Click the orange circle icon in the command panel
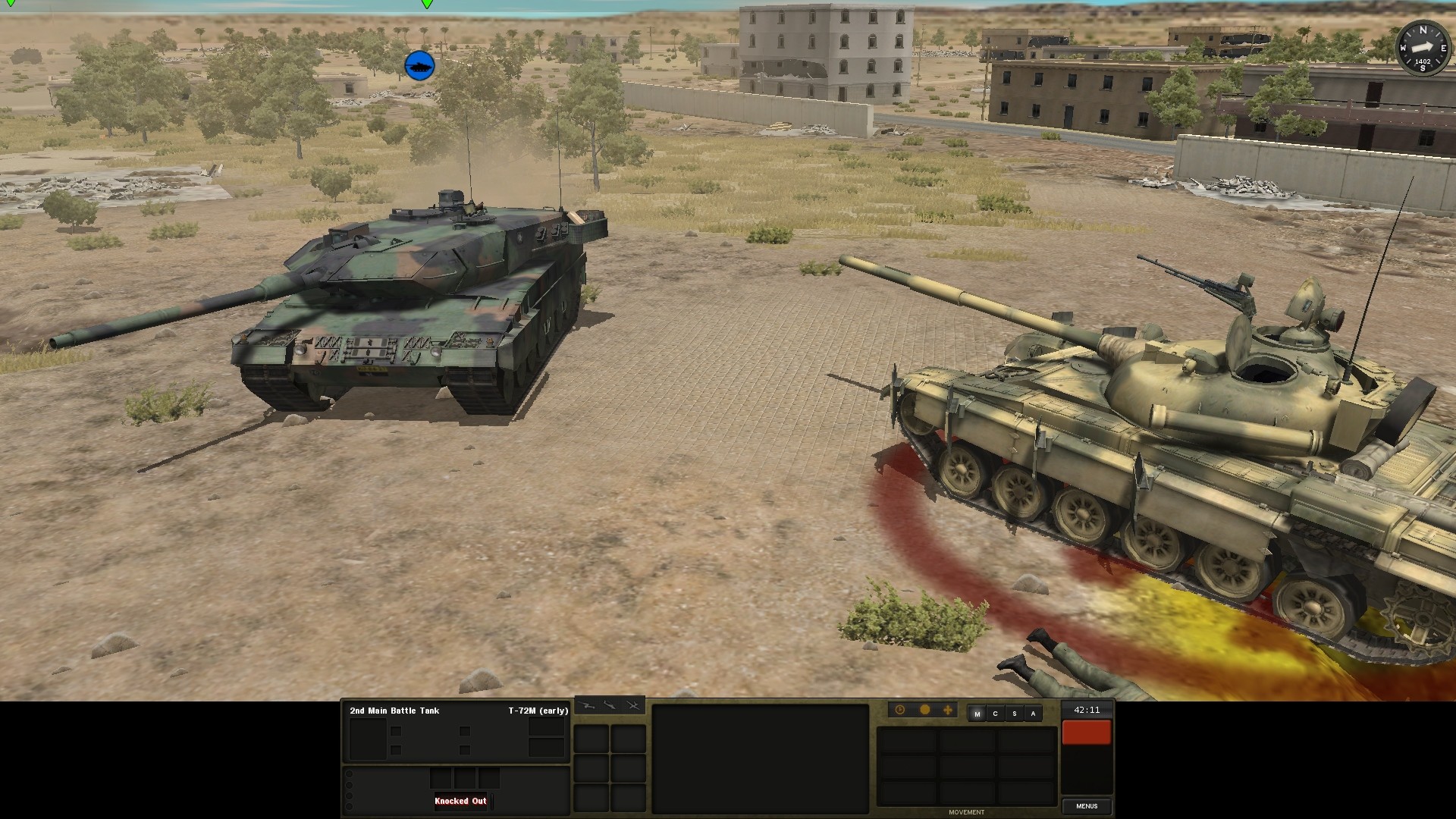Image resolution: width=1456 pixels, height=819 pixels. pyautogui.click(x=926, y=710)
